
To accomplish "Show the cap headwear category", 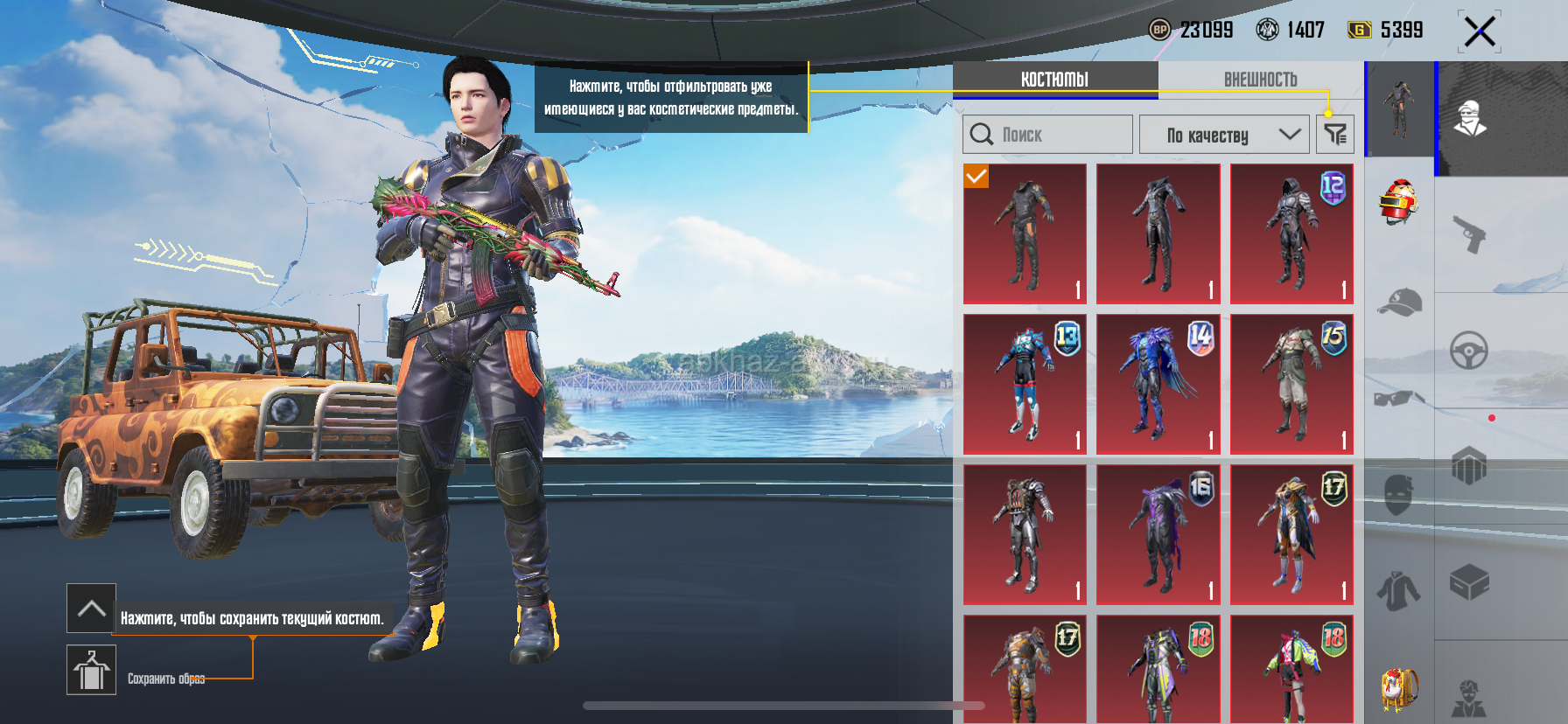I will [1398, 302].
